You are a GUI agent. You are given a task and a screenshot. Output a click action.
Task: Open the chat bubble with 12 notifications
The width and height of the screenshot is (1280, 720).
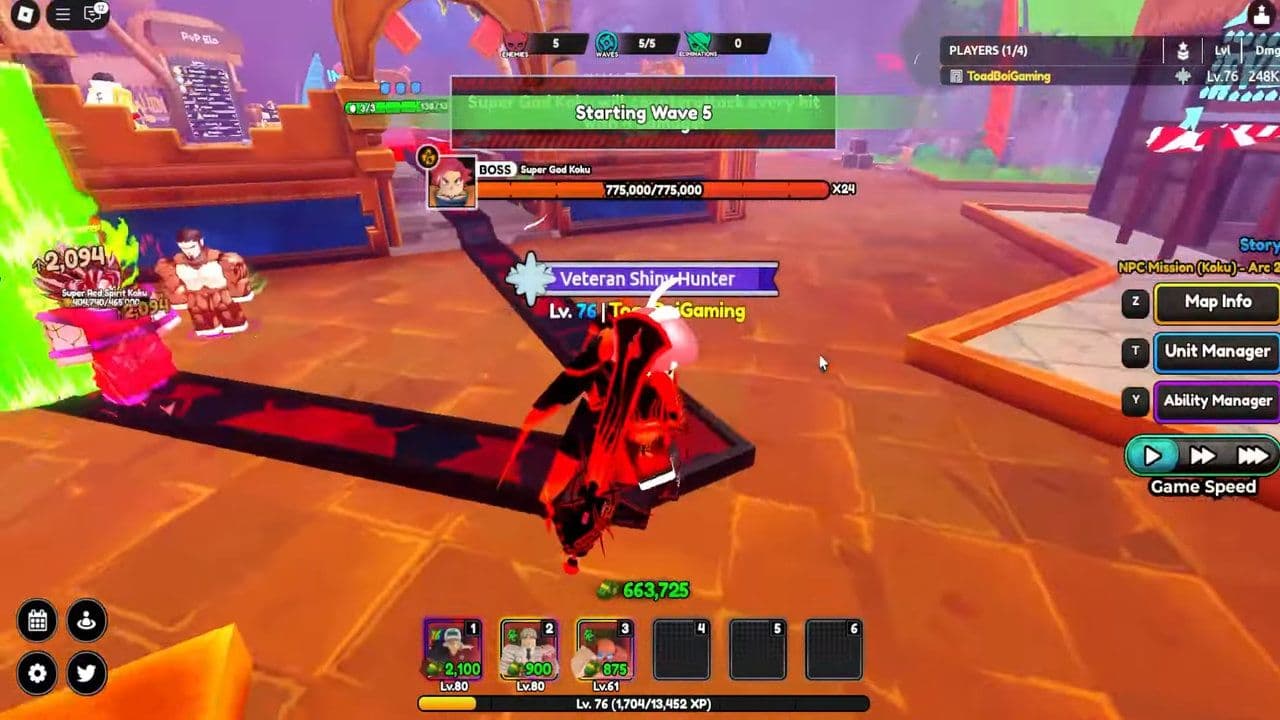click(x=92, y=15)
